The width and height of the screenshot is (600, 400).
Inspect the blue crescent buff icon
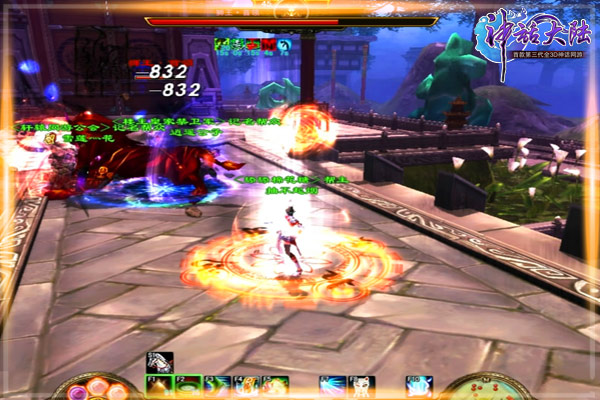coord(284,45)
